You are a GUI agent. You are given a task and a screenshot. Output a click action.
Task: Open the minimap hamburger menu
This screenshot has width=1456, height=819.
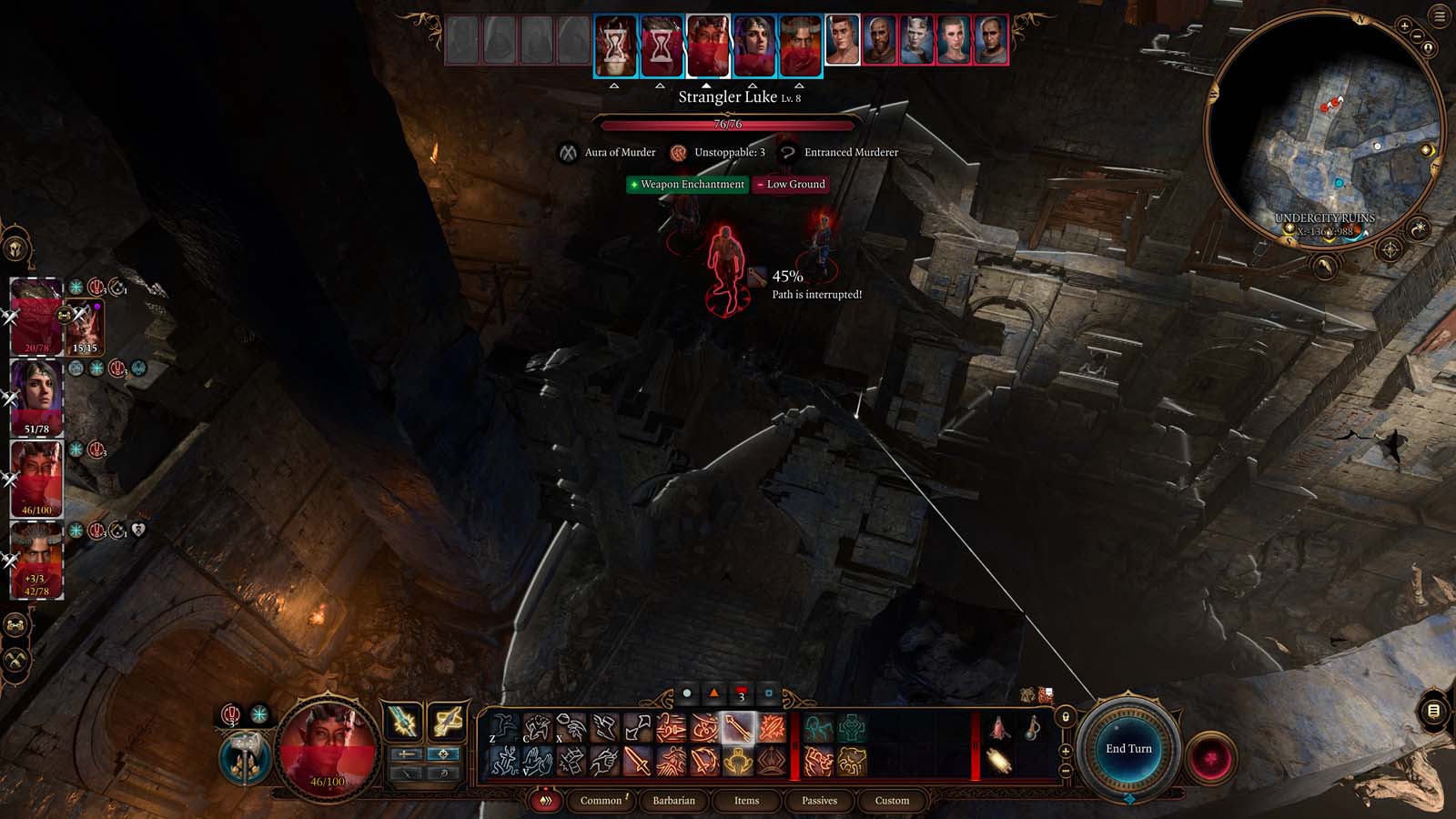click(1438, 15)
